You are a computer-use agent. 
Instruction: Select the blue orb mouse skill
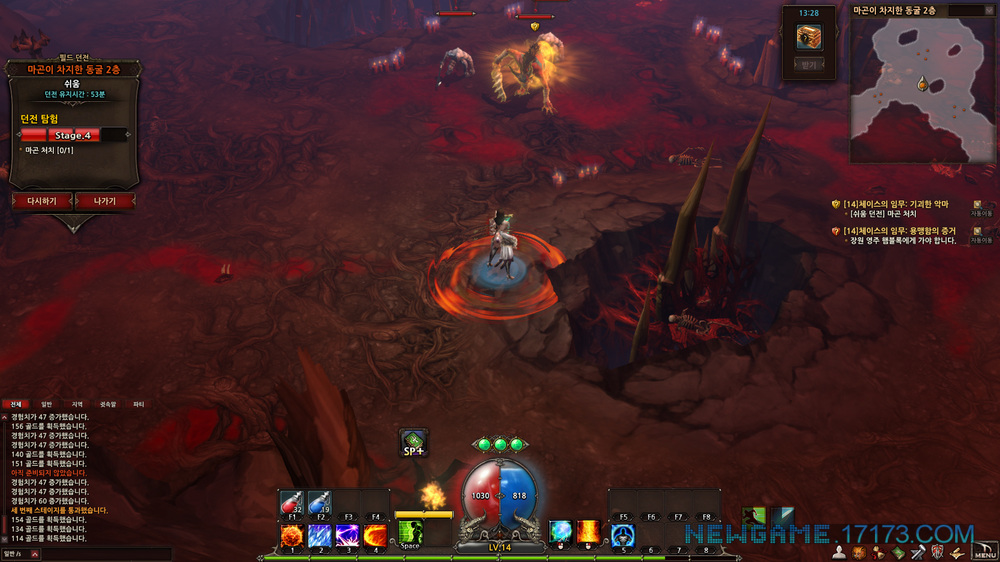[x=561, y=532]
